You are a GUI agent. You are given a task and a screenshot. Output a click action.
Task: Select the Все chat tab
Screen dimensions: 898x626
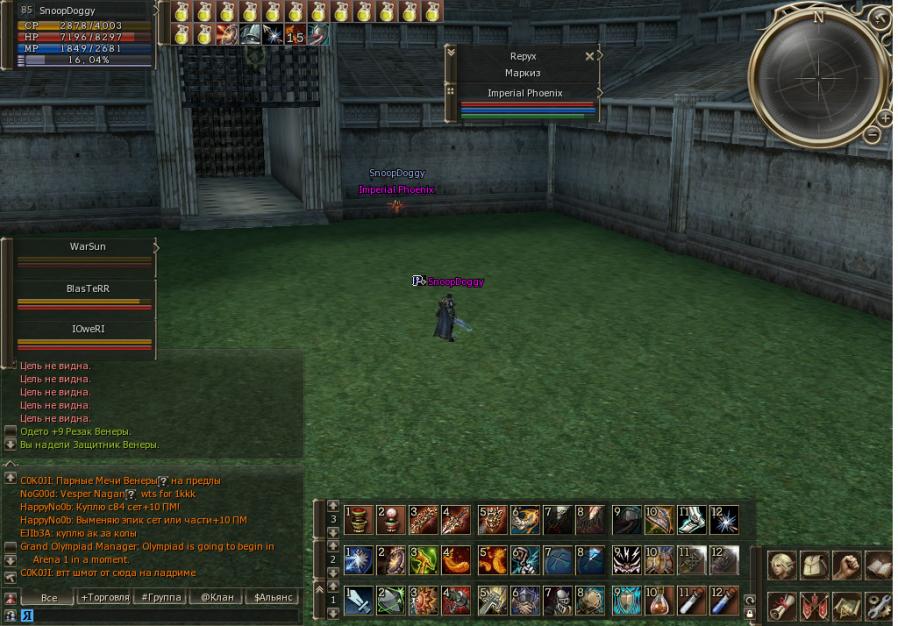pyautogui.click(x=49, y=597)
